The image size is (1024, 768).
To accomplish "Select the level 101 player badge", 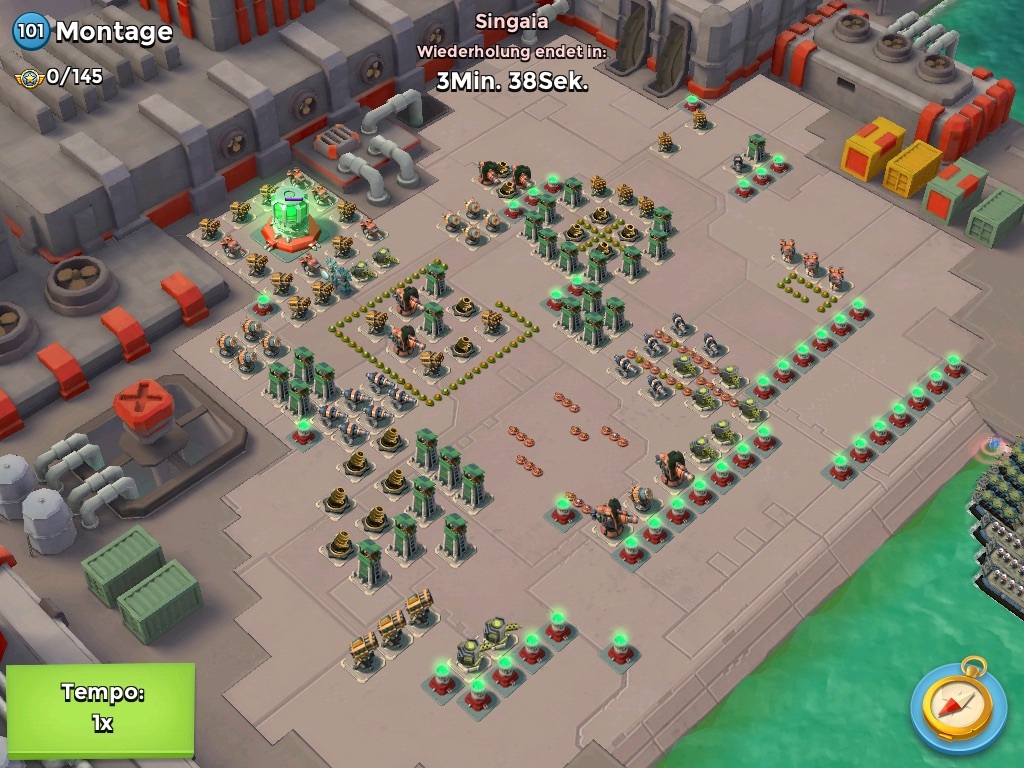I will tap(30, 31).
